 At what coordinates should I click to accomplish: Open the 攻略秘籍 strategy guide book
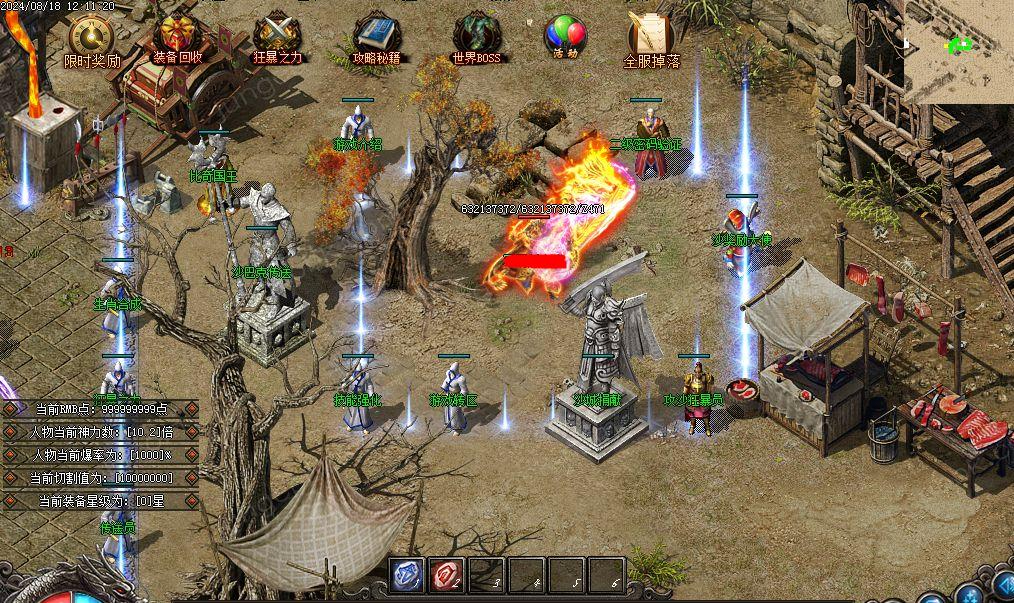[376, 38]
